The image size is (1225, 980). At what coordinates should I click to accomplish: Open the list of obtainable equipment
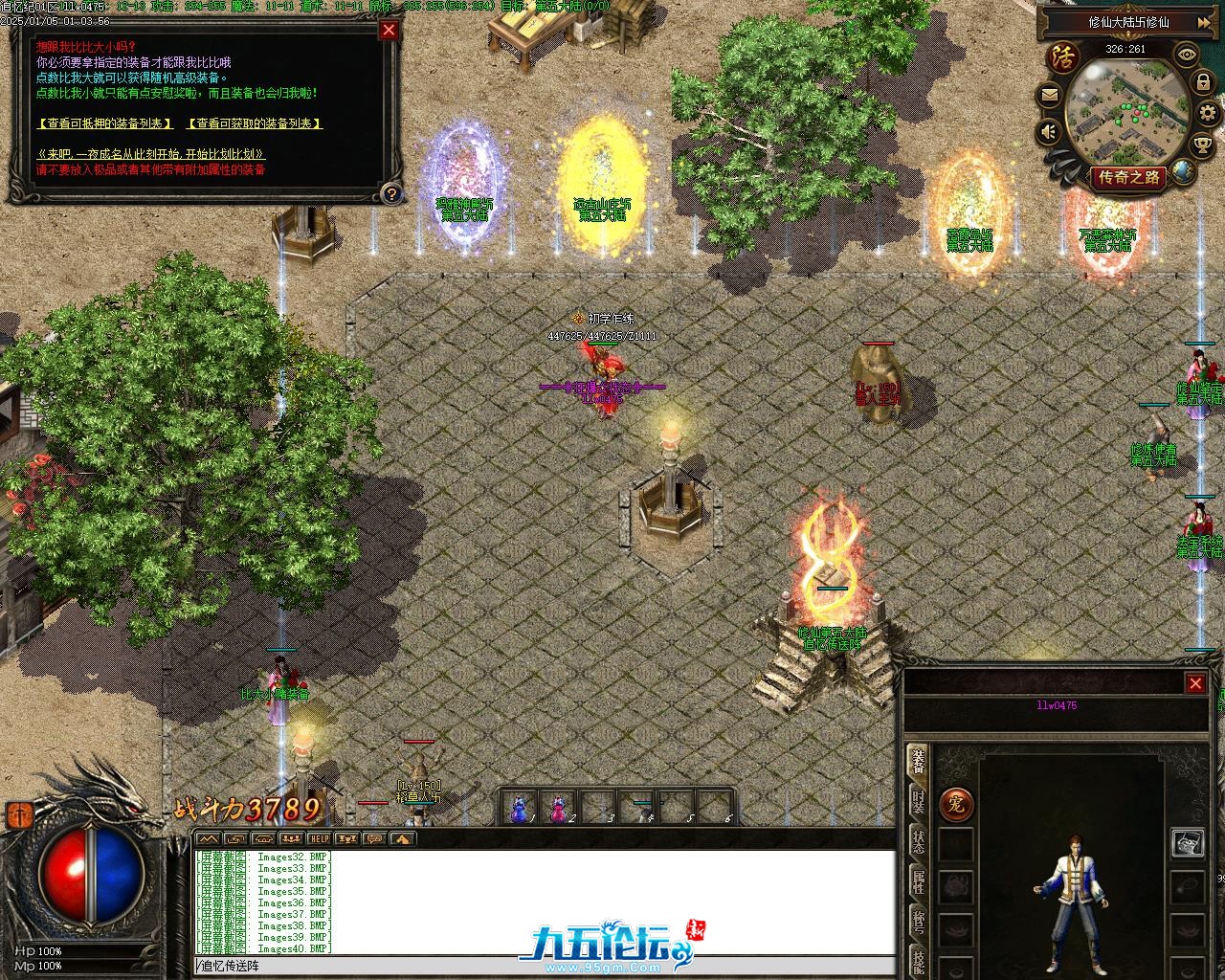click(254, 123)
